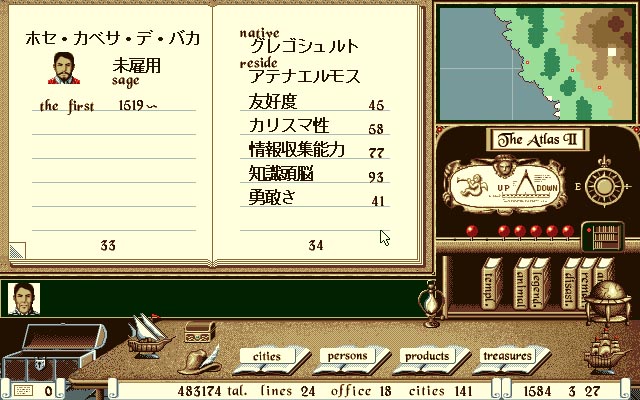Viewport: 640px width, 400px height.
Task: Click the abacus icon
Action: pos(604,236)
